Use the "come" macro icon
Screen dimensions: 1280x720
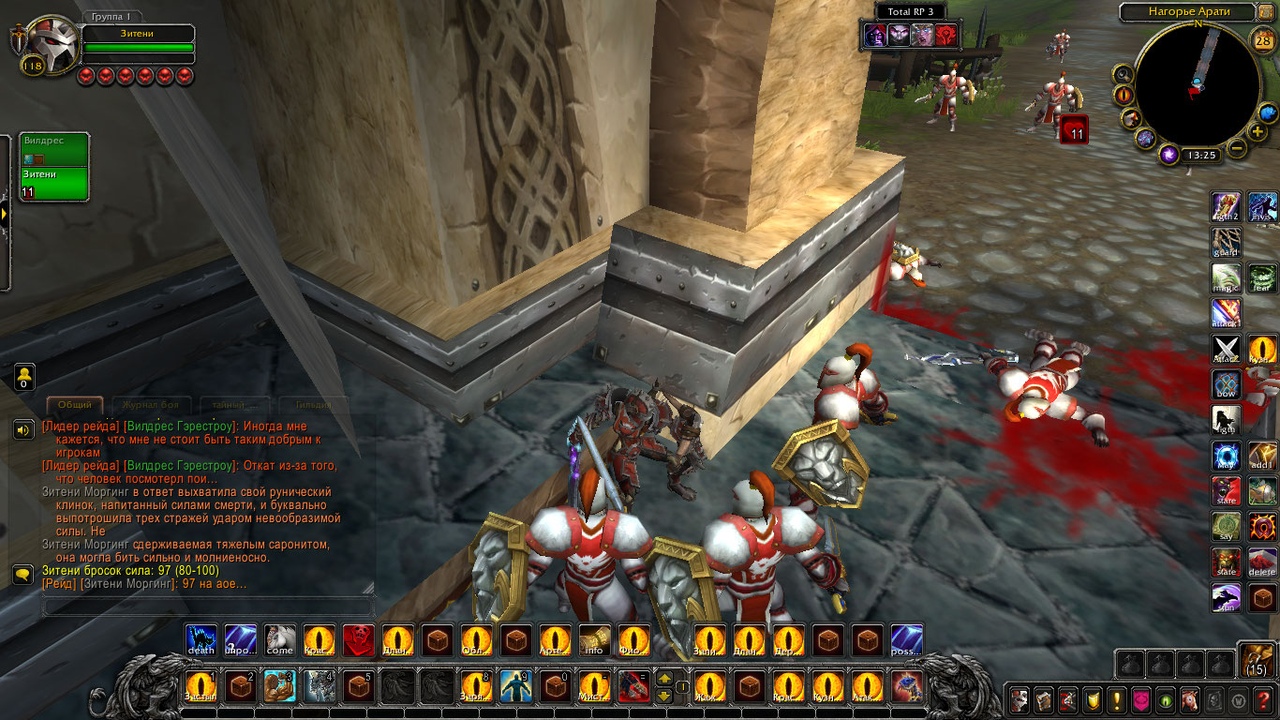click(280, 640)
